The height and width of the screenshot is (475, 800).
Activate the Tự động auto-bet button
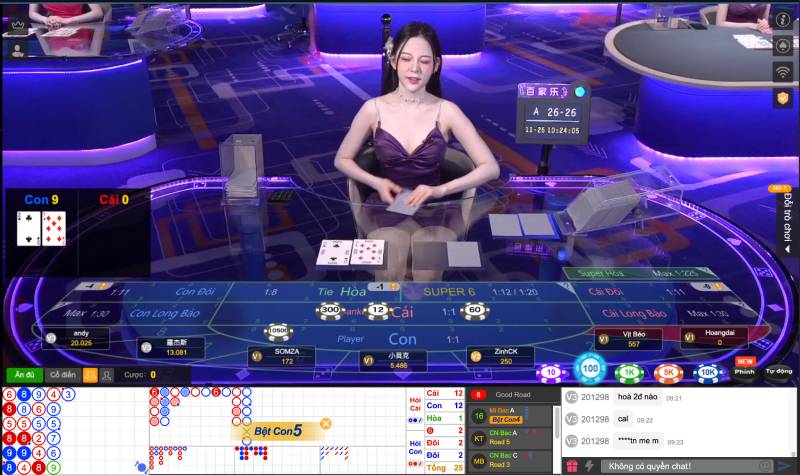[779, 371]
